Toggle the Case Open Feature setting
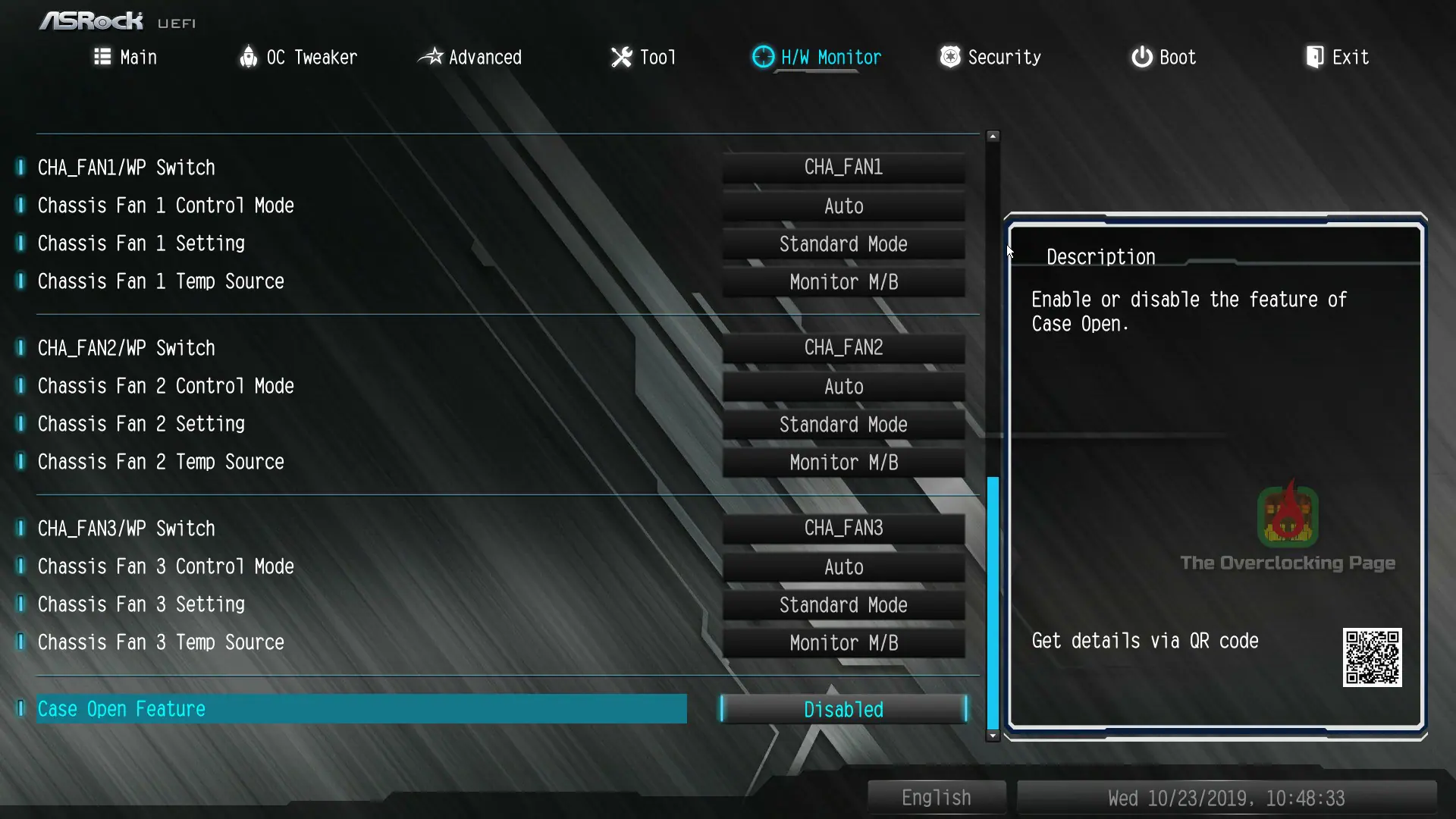The image size is (1456, 819). point(843,709)
